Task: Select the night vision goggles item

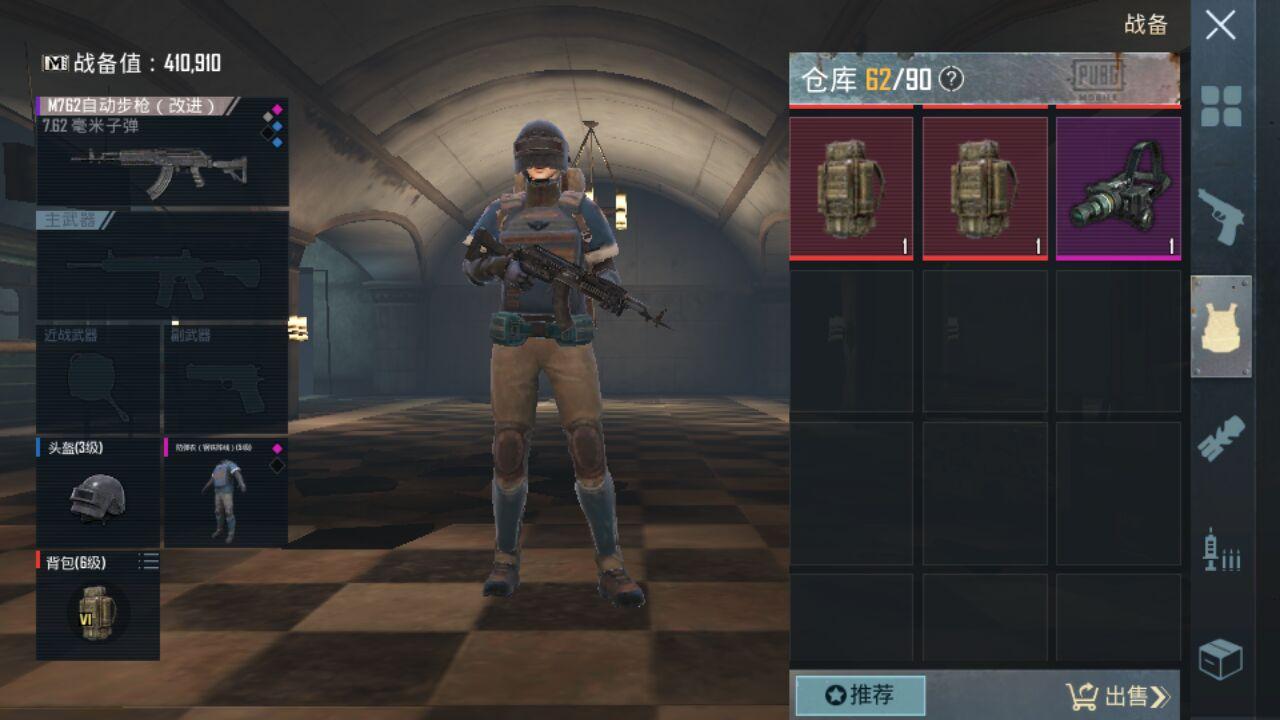Action: [x=1118, y=188]
